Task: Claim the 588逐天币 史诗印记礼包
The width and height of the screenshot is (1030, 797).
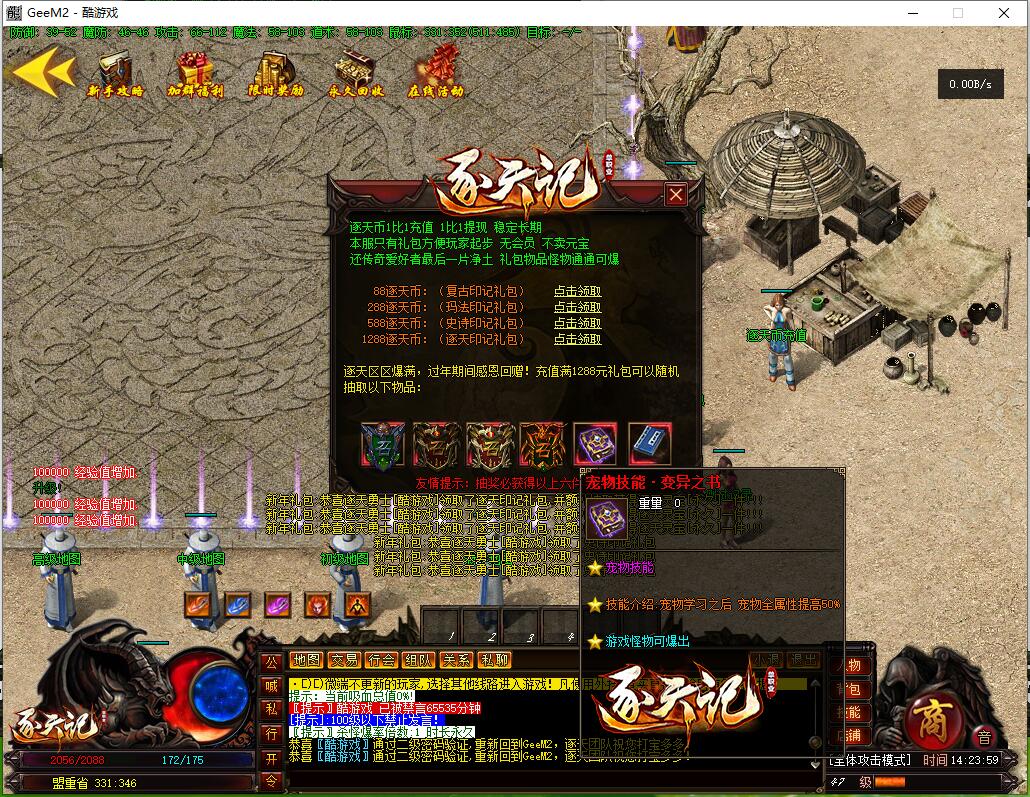Action: (x=578, y=324)
